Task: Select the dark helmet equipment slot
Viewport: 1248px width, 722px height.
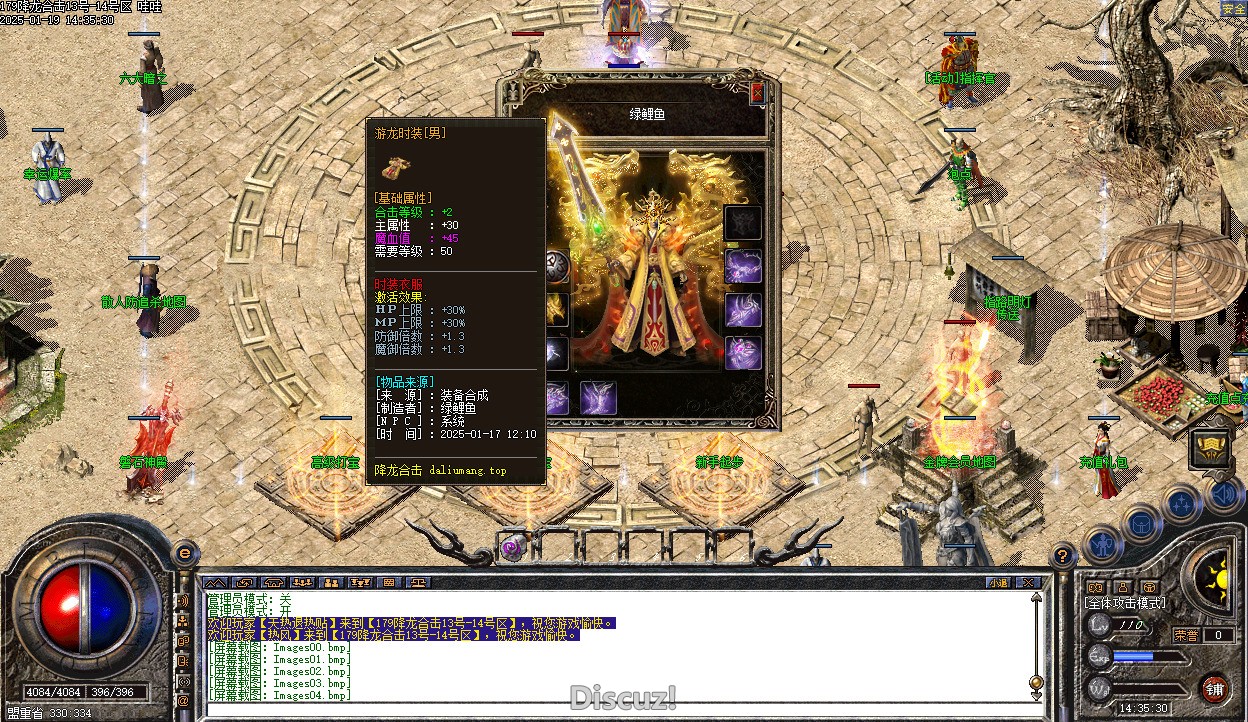Action: coord(743,222)
